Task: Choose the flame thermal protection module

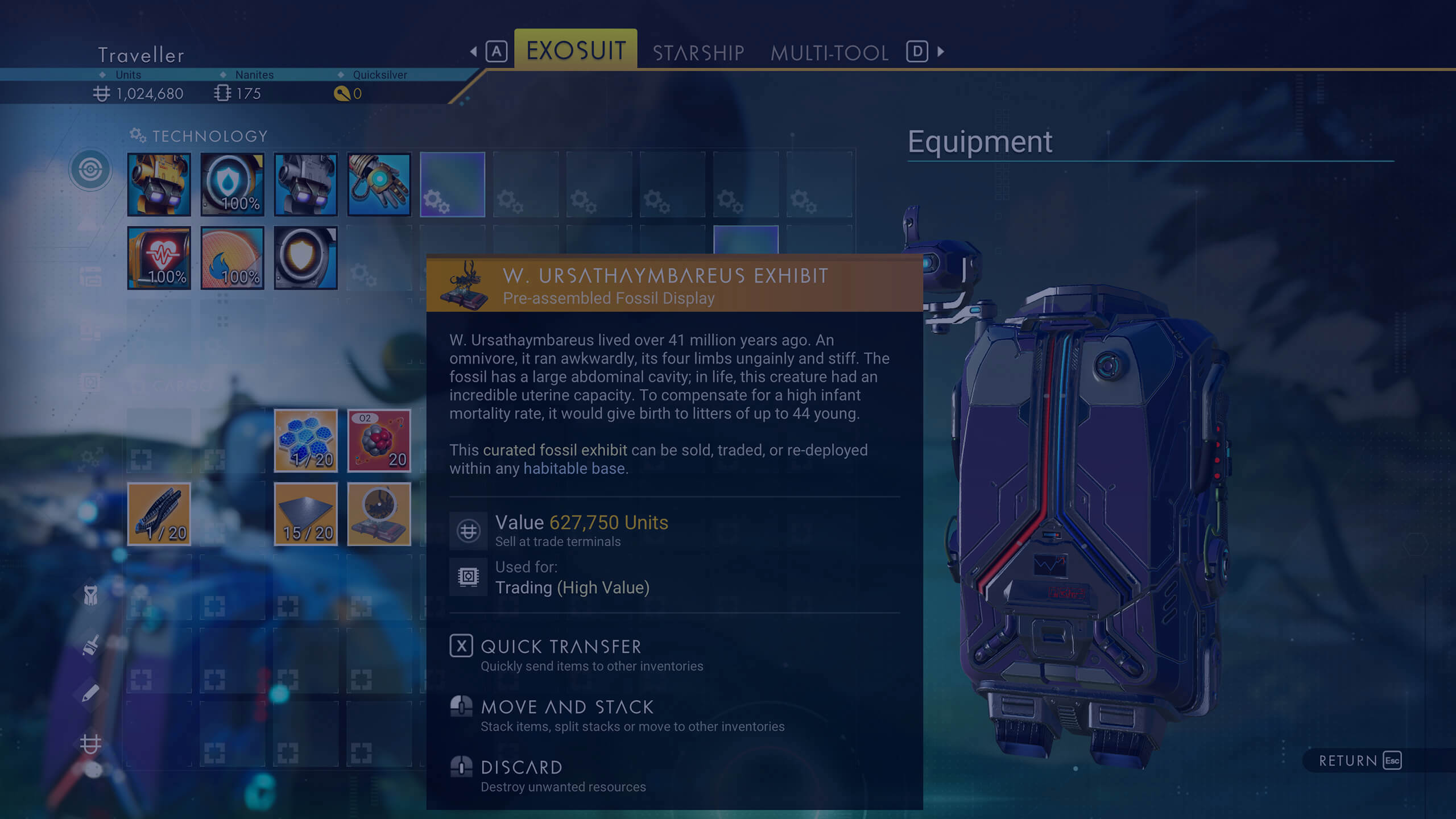Action: [x=232, y=258]
